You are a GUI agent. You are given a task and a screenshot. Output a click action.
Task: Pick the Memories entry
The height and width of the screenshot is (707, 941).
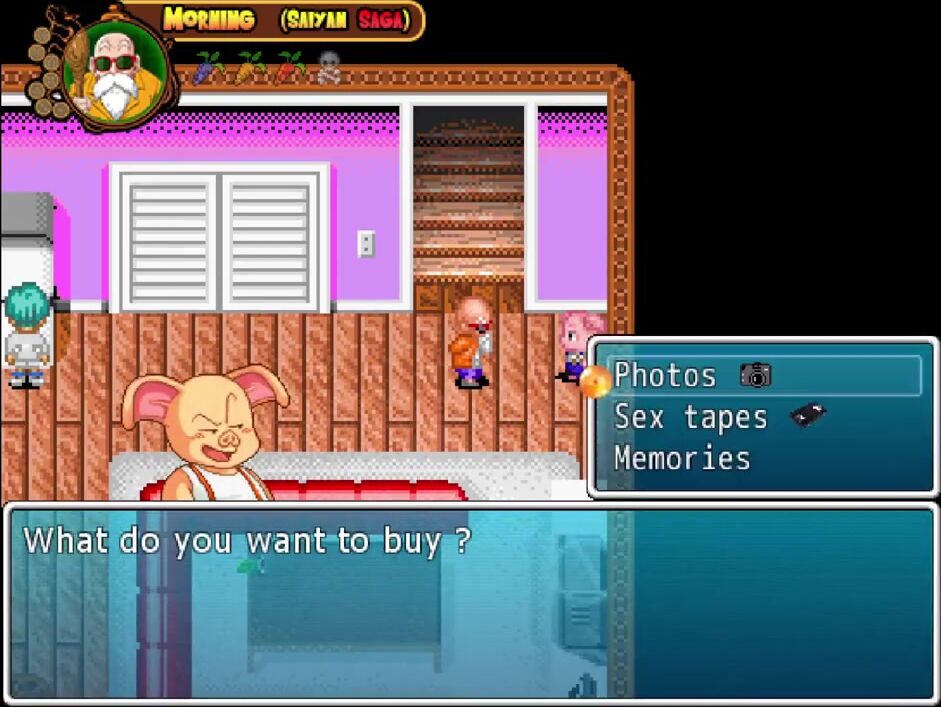(681, 458)
